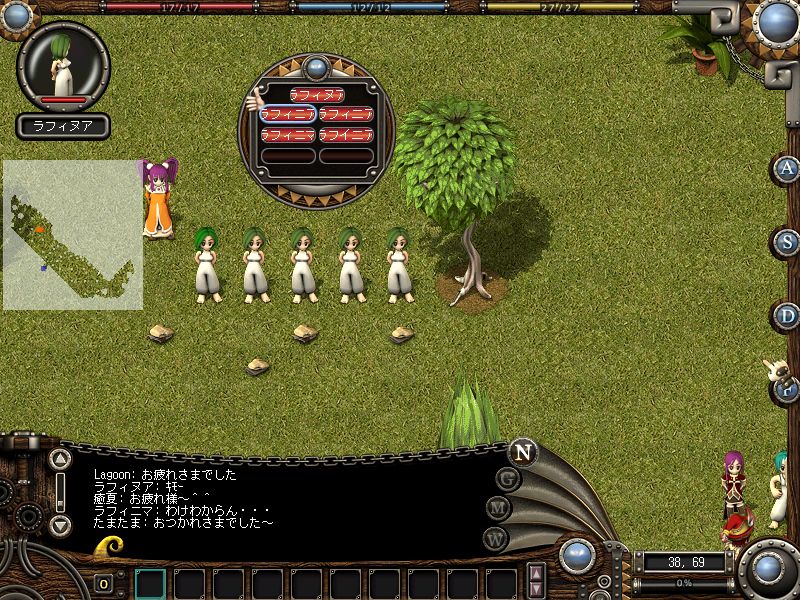The image size is (800, 600).
Task: Click the minimap overlay
Action: [x=72, y=235]
